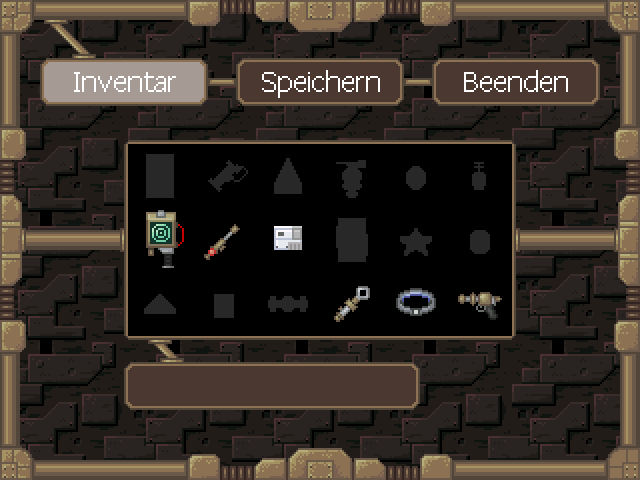Select the silver ring collar item
Screen dimensions: 640x480
click(415, 302)
